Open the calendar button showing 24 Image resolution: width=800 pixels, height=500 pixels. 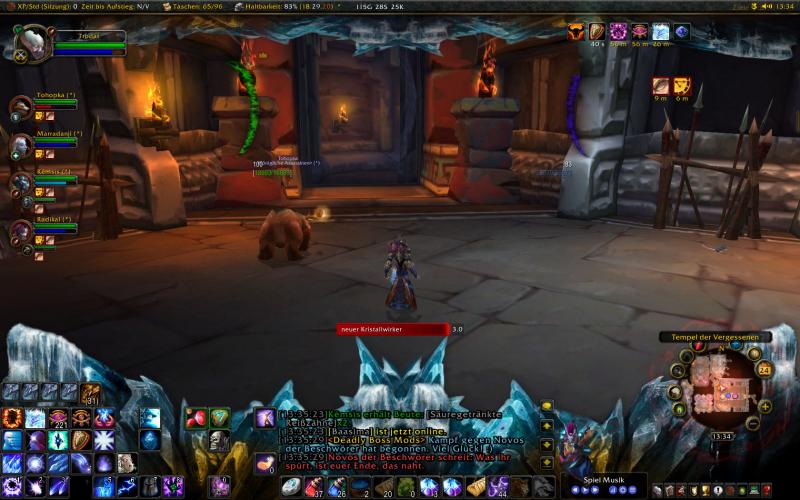click(x=764, y=369)
